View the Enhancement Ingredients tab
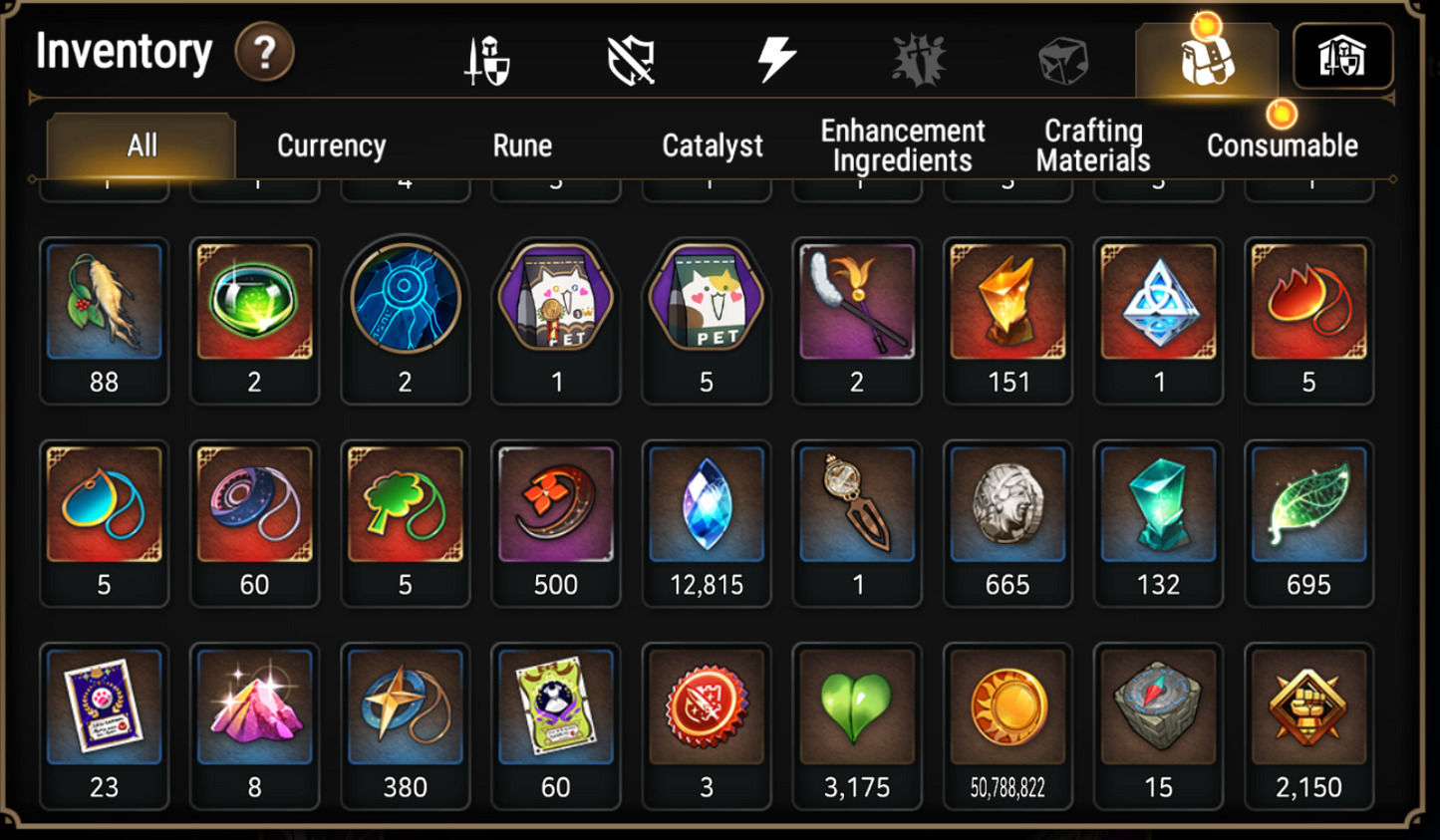 click(900, 145)
